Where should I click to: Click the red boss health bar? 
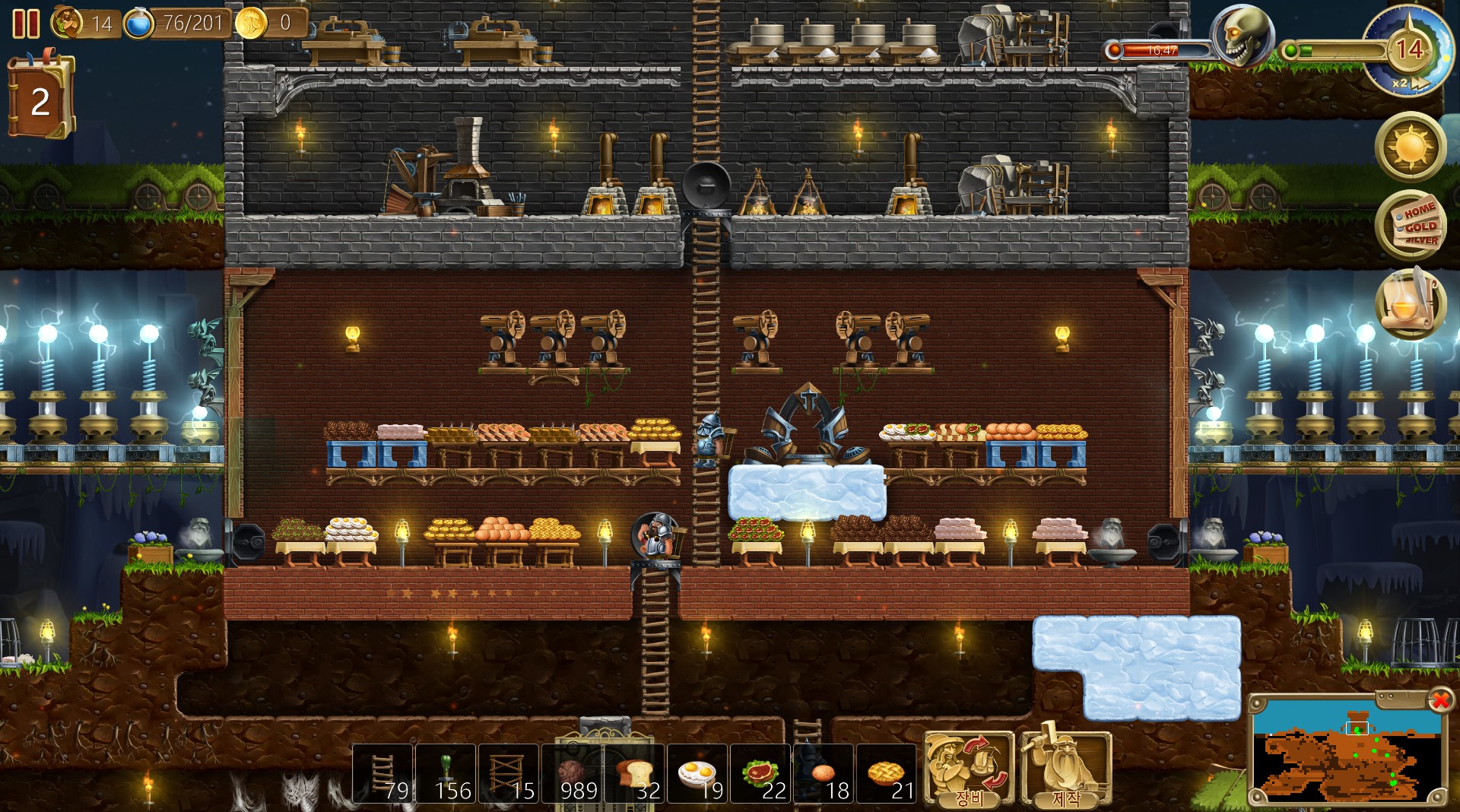1160,49
